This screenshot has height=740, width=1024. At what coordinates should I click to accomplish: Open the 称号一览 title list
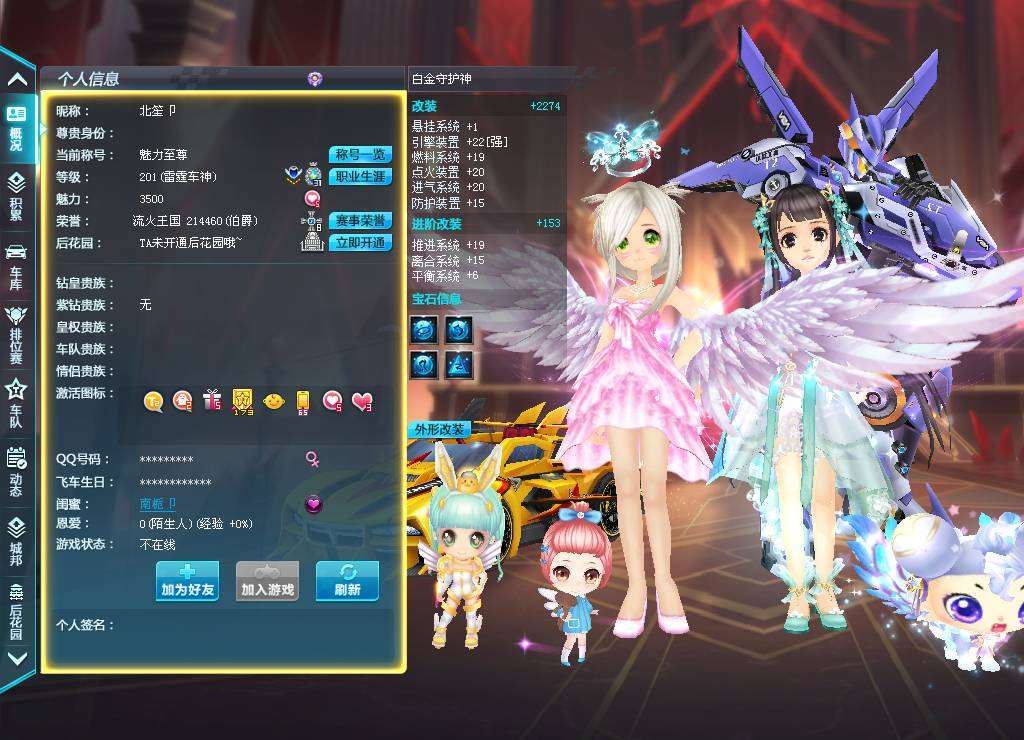coord(360,155)
